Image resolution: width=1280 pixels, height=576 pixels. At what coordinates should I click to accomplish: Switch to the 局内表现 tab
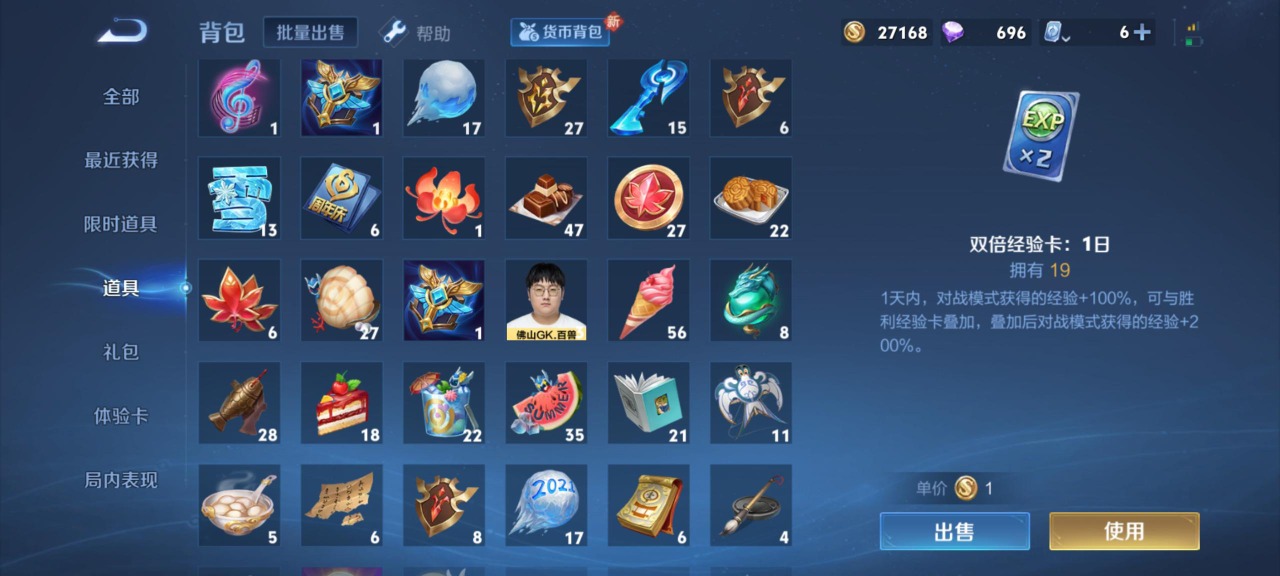point(121,480)
